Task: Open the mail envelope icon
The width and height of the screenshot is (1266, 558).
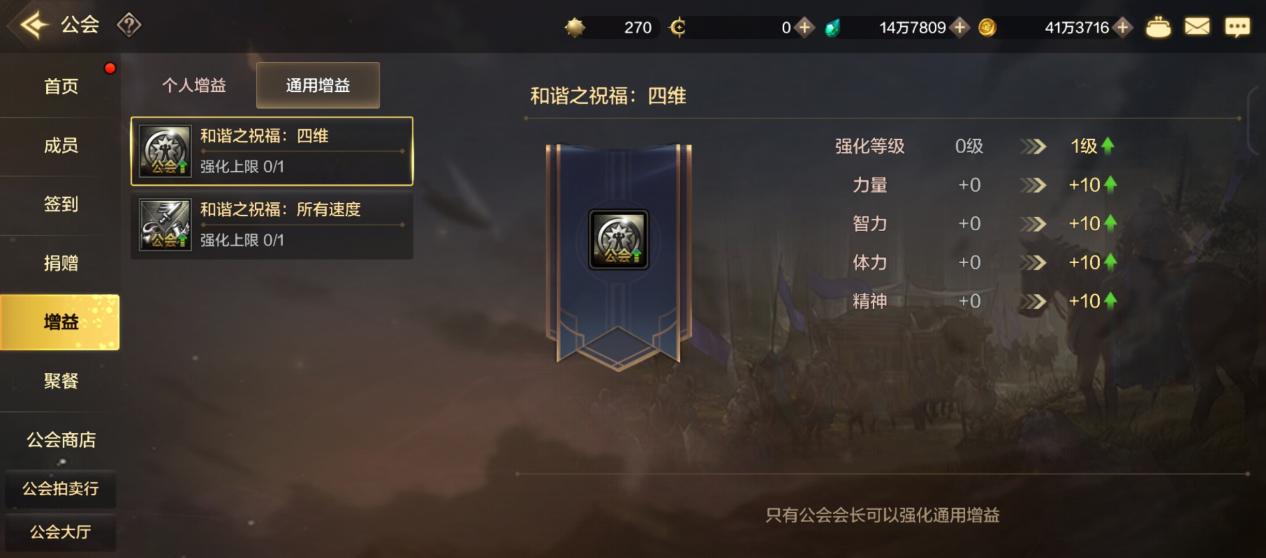Action: click(x=1197, y=27)
